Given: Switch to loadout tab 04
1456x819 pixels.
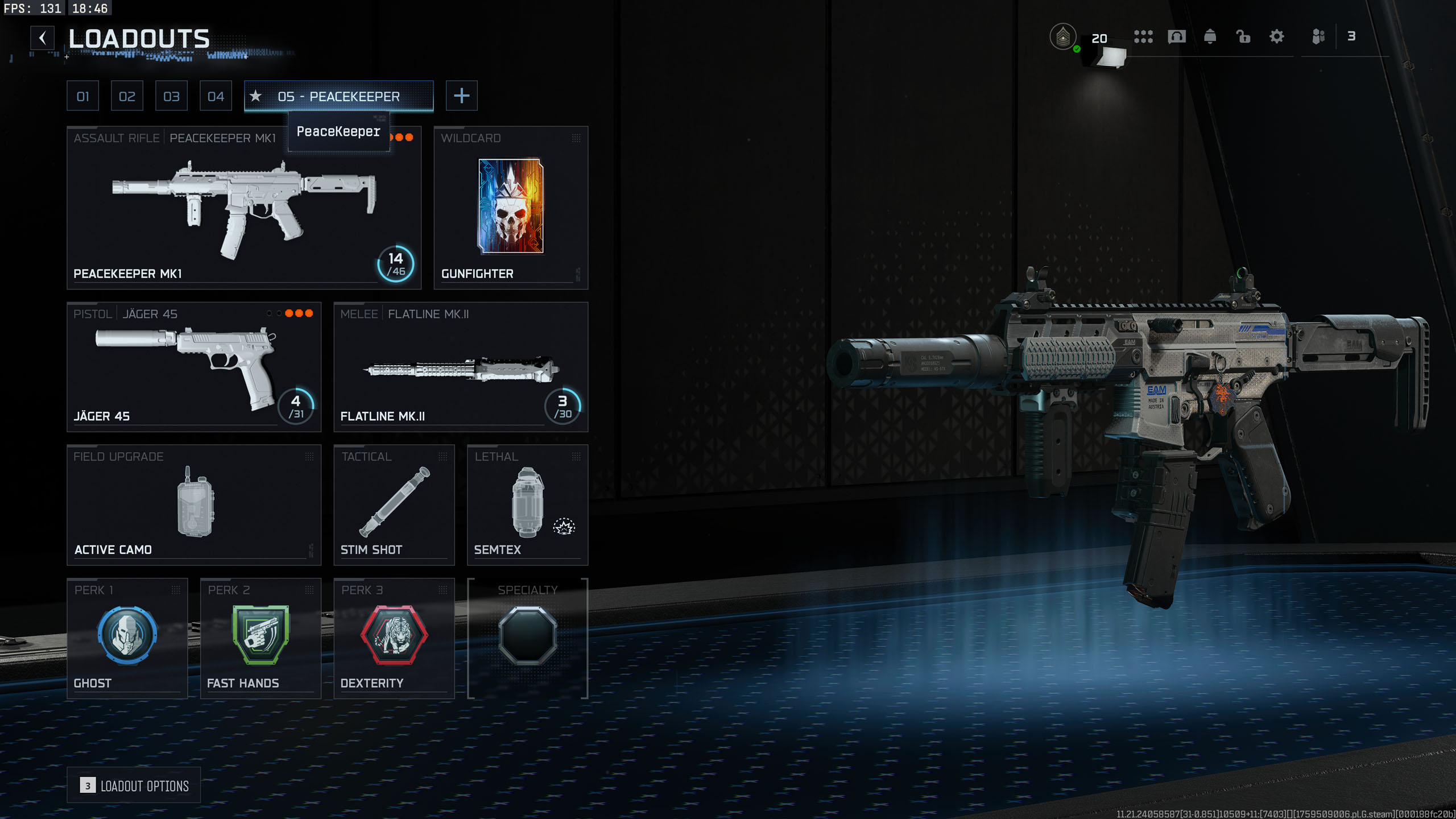Looking at the screenshot, I should coord(216,96).
